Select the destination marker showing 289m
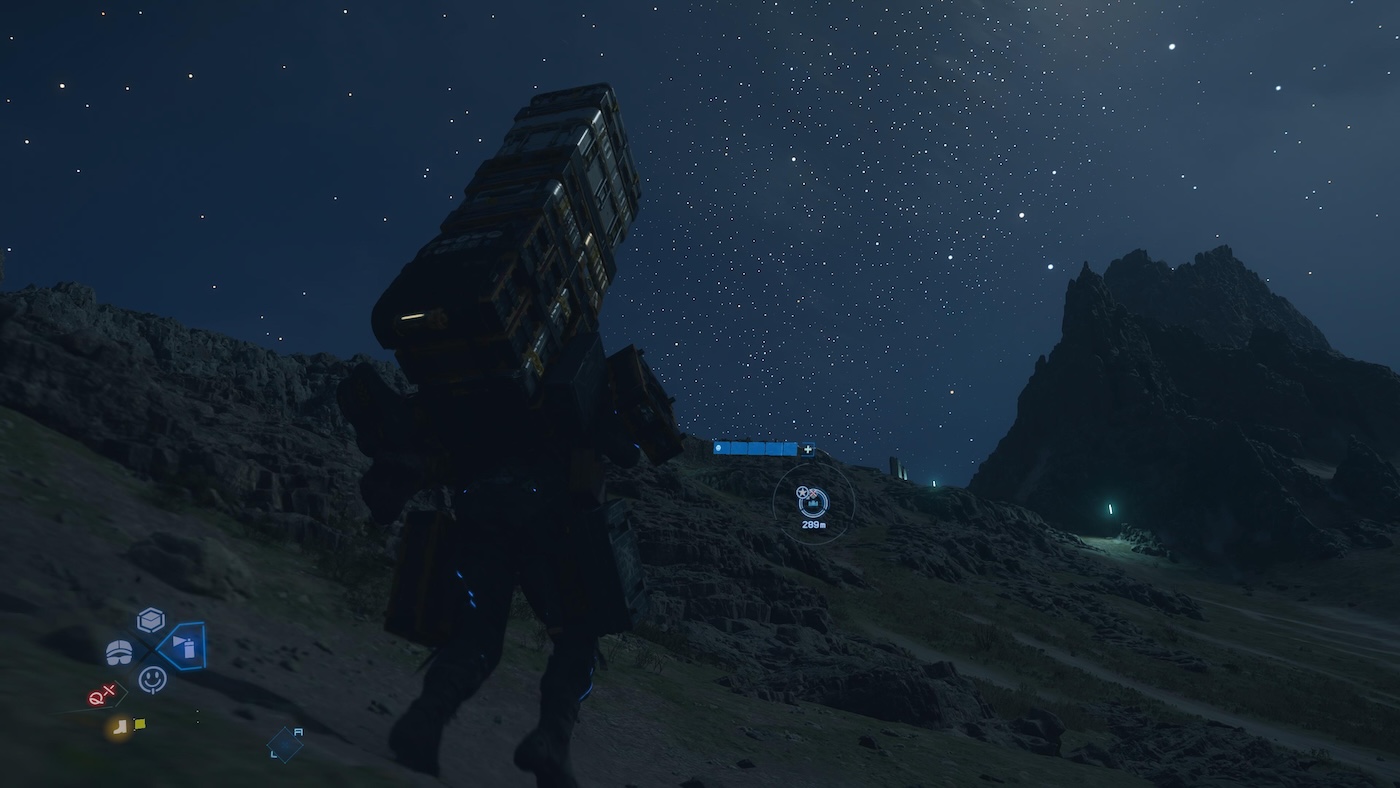This screenshot has width=1400, height=788. pyautogui.click(x=813, y=502)
